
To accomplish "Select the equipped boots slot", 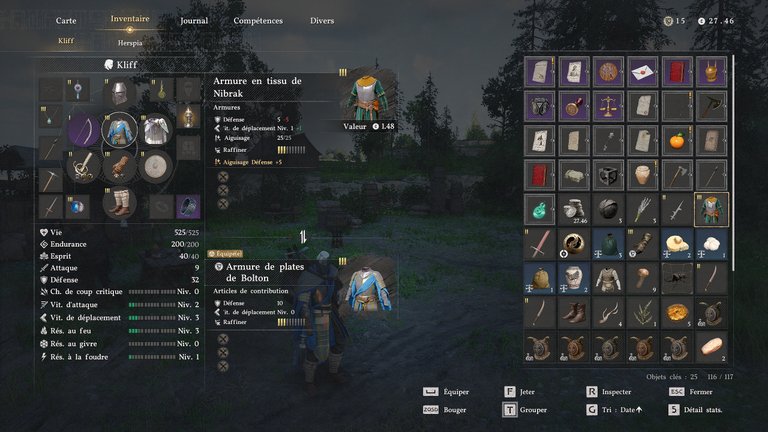I will (x=120, y=202).
